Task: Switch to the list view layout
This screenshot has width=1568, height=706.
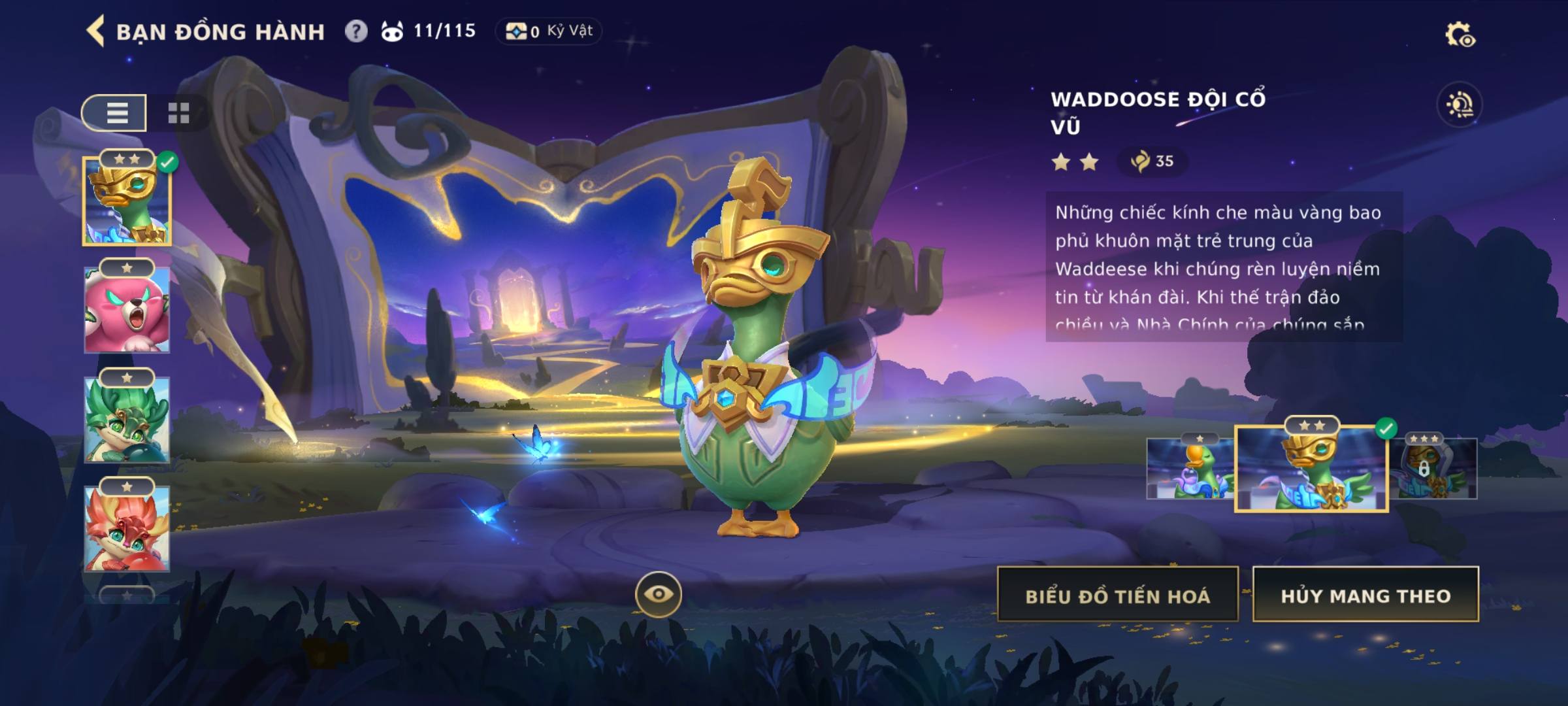Action: pos(116,113)
